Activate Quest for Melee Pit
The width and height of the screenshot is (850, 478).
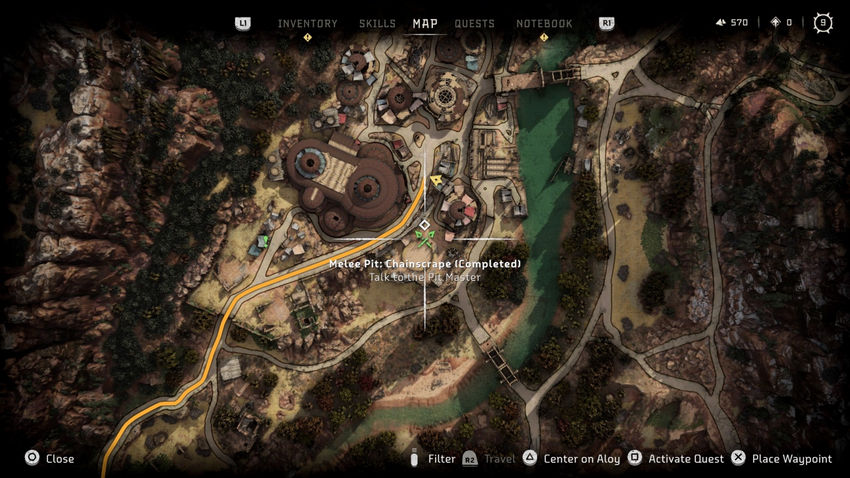coord(675,459)
